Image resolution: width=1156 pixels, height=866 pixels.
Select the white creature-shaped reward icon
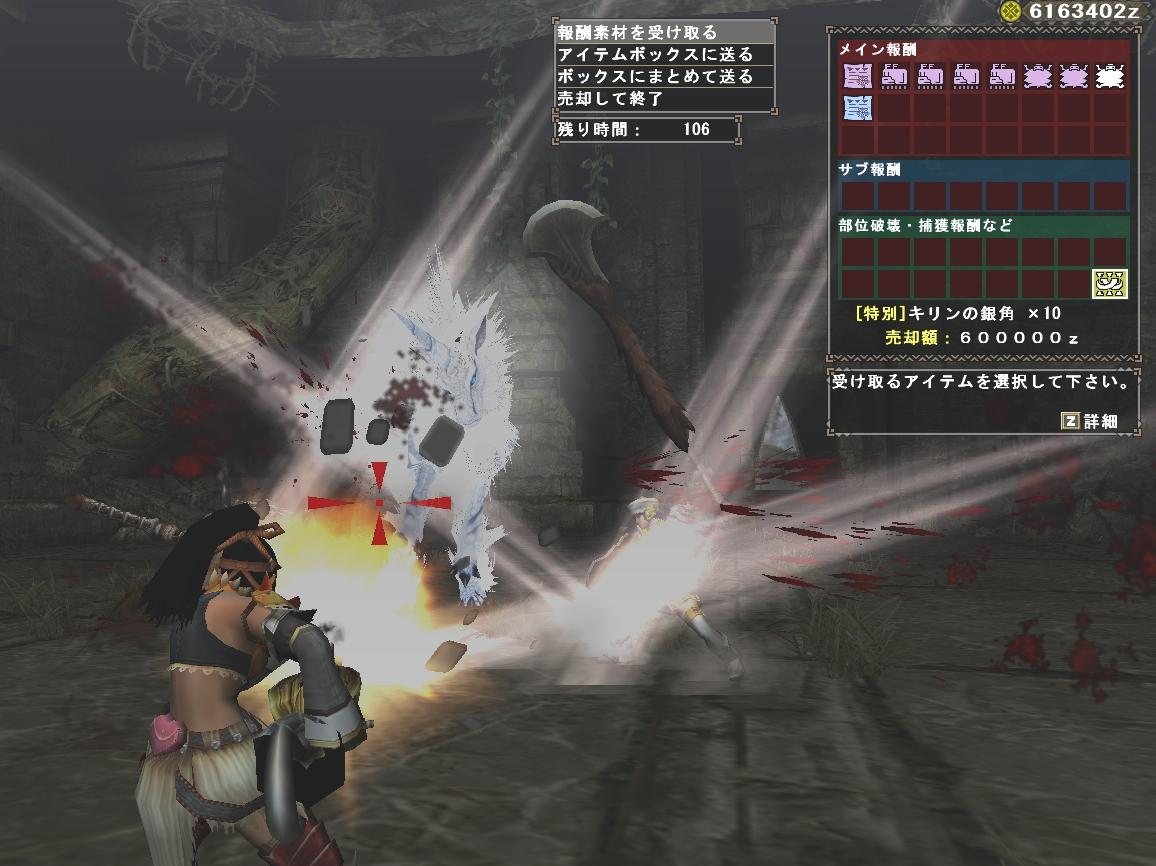tap(1109, 74)
